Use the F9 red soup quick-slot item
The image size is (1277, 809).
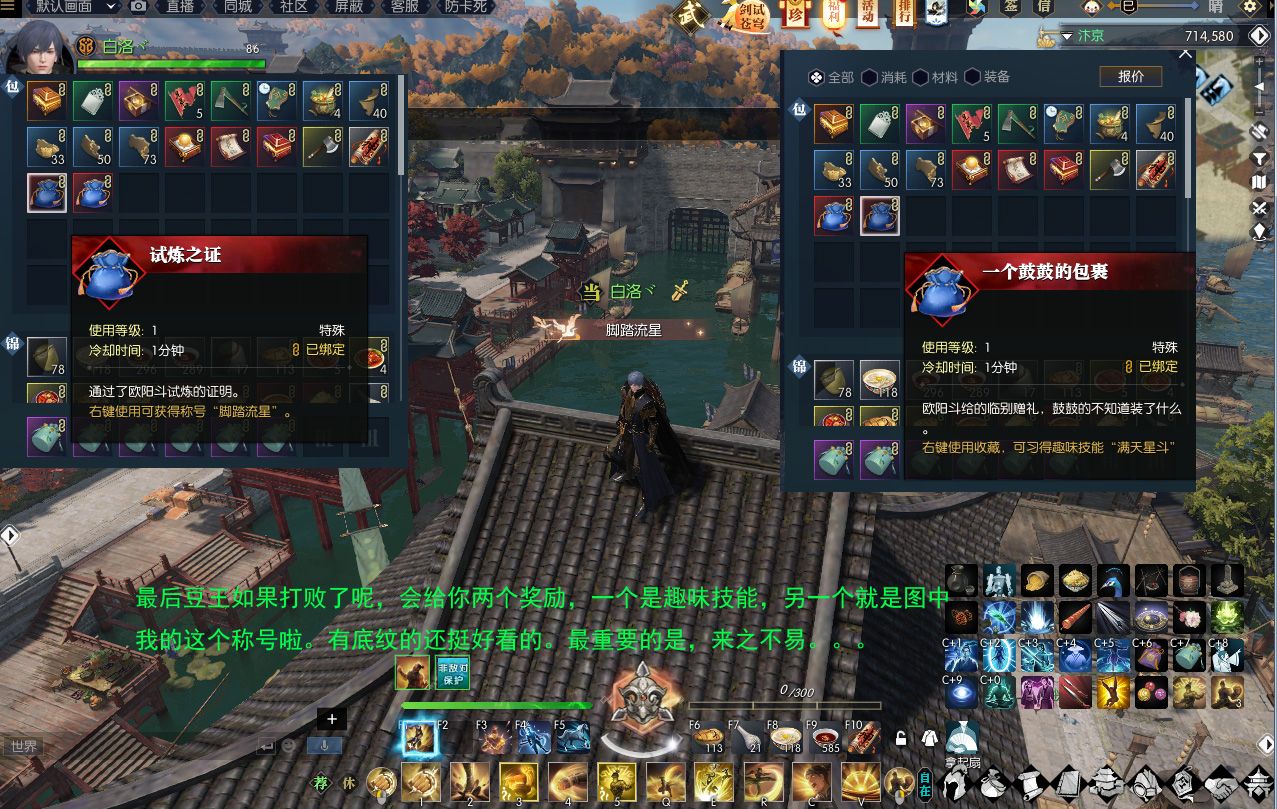click(824, 738)
